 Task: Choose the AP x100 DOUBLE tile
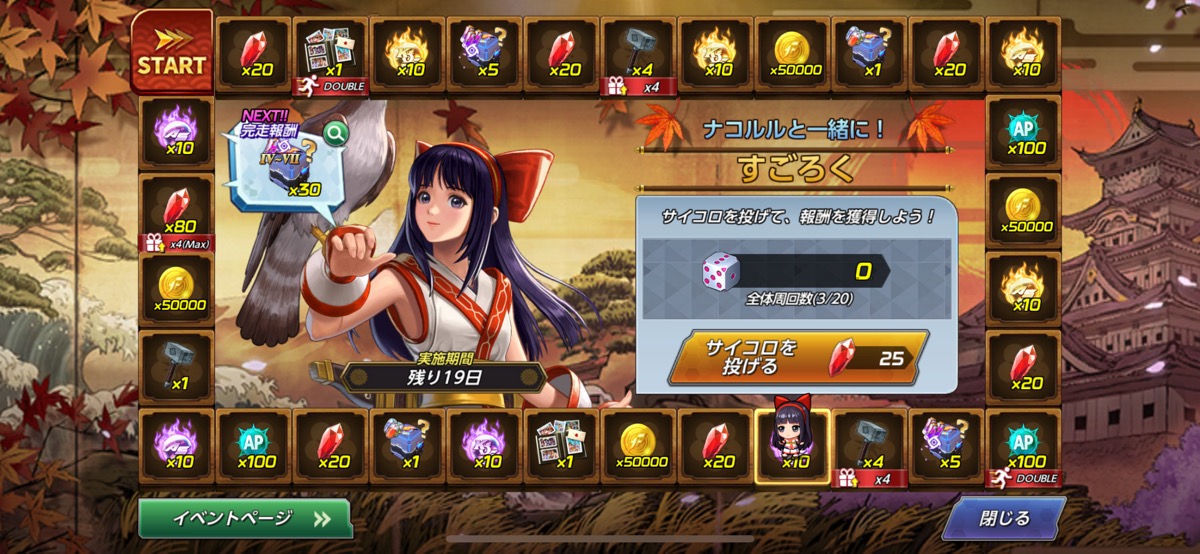pos(1022,446)
